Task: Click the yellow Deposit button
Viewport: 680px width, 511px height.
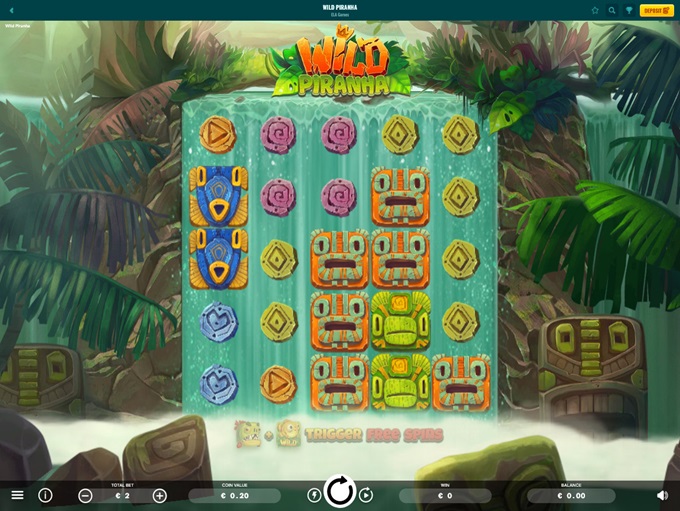Action: point(656,10)
